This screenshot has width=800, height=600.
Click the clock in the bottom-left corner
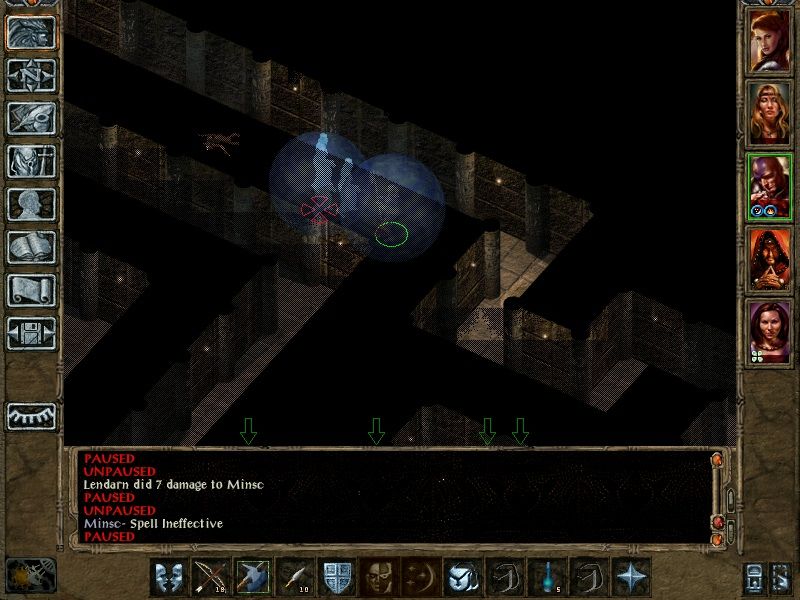click(x=30, y=575)
